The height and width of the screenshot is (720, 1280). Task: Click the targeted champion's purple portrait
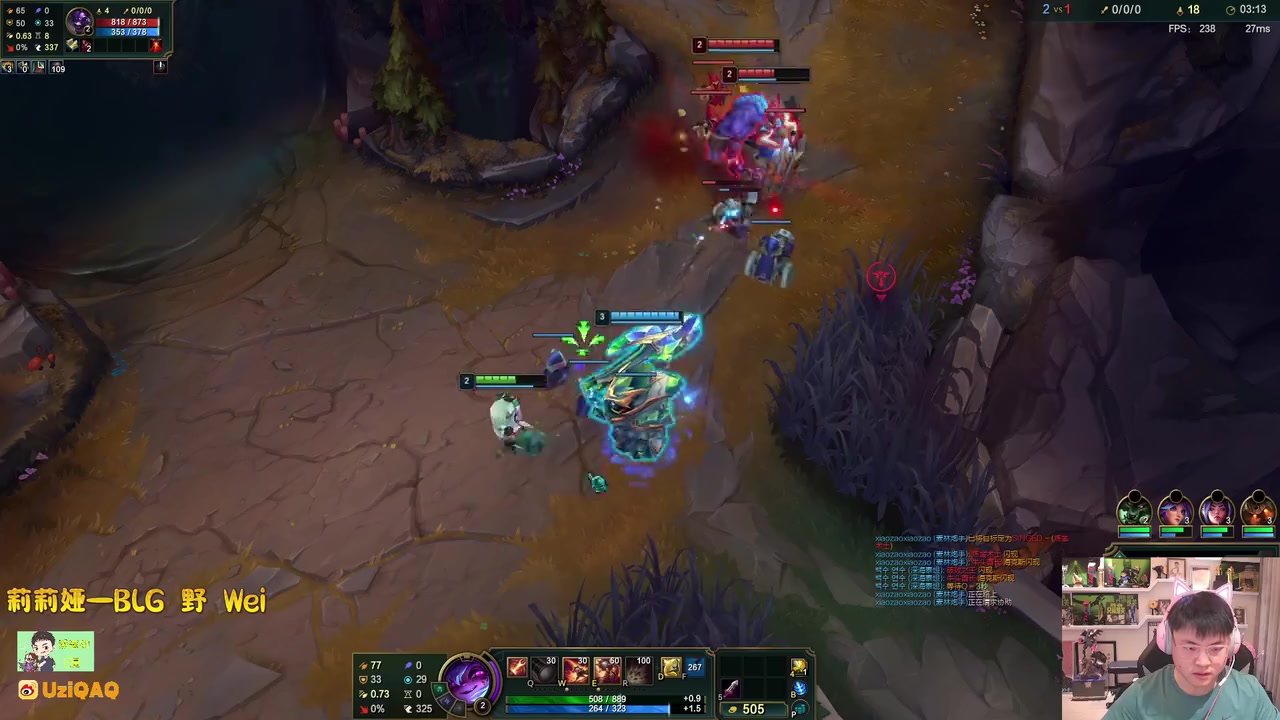[x=79, y=22]
